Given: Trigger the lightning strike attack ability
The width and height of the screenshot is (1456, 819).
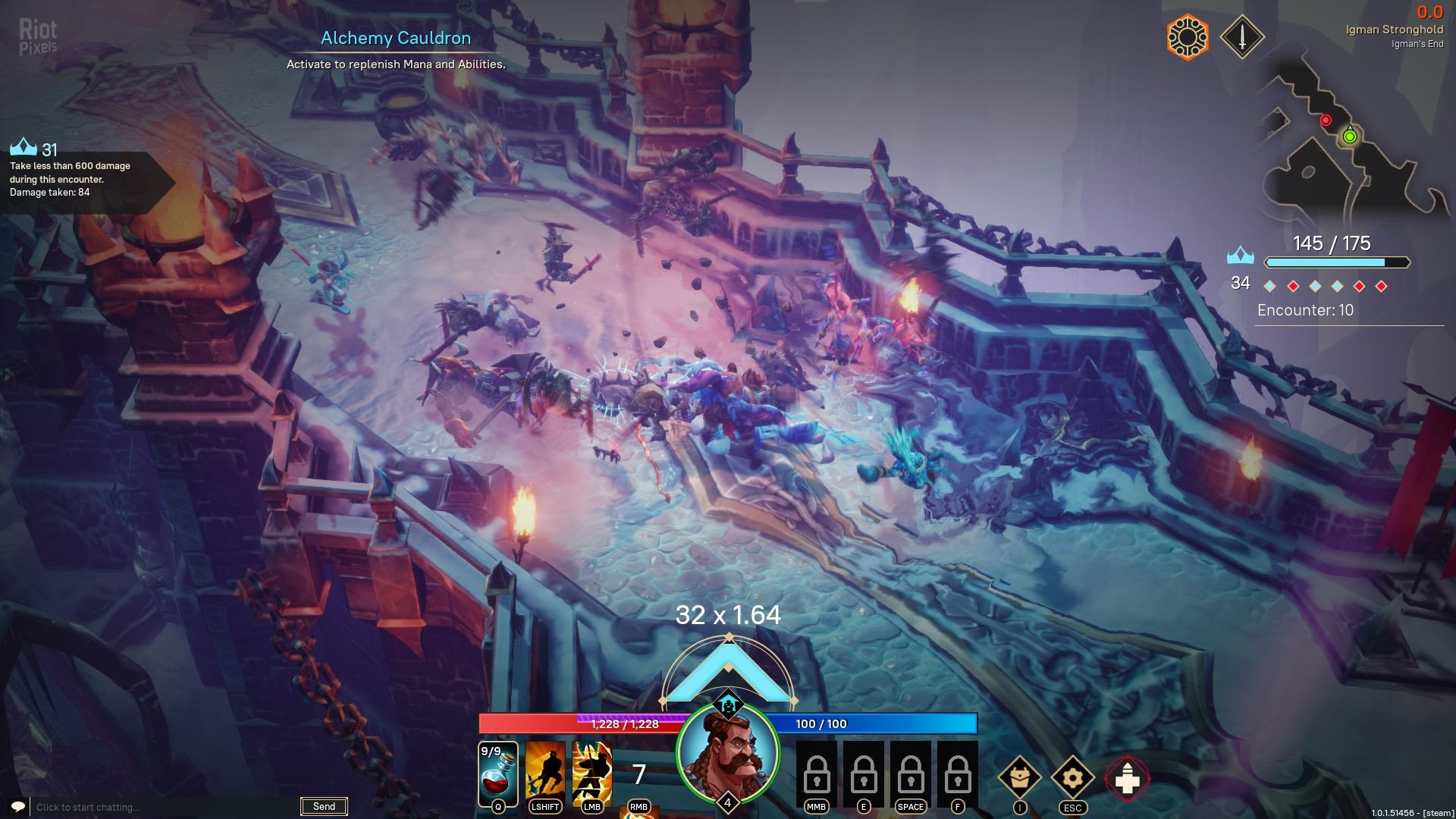Looking at the screenshot, I should [592, 773].
